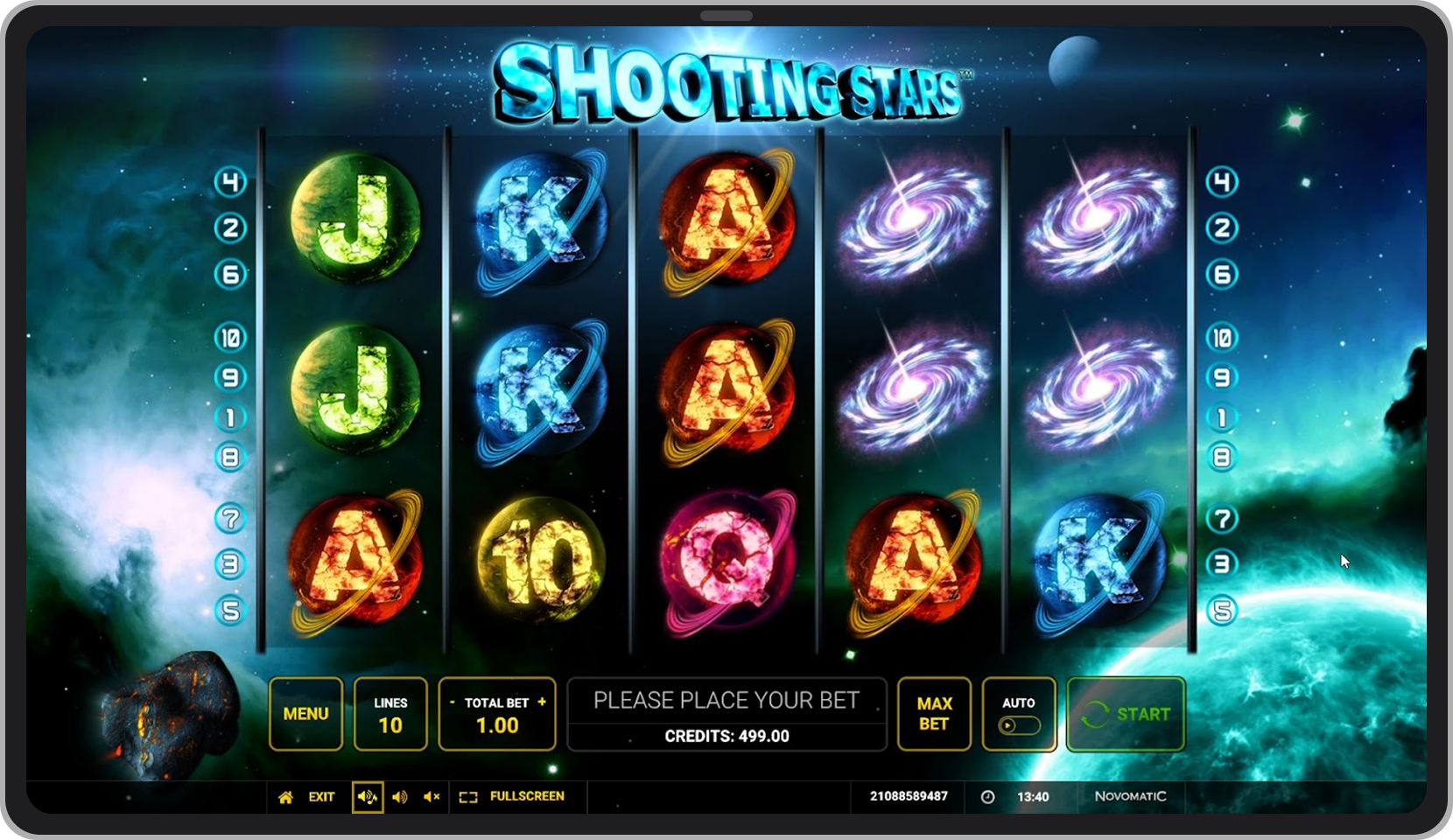Open the LINES selector showing 10
Image resolution: width=1453 pixels, height=840 pixels.
click(390, 714)
